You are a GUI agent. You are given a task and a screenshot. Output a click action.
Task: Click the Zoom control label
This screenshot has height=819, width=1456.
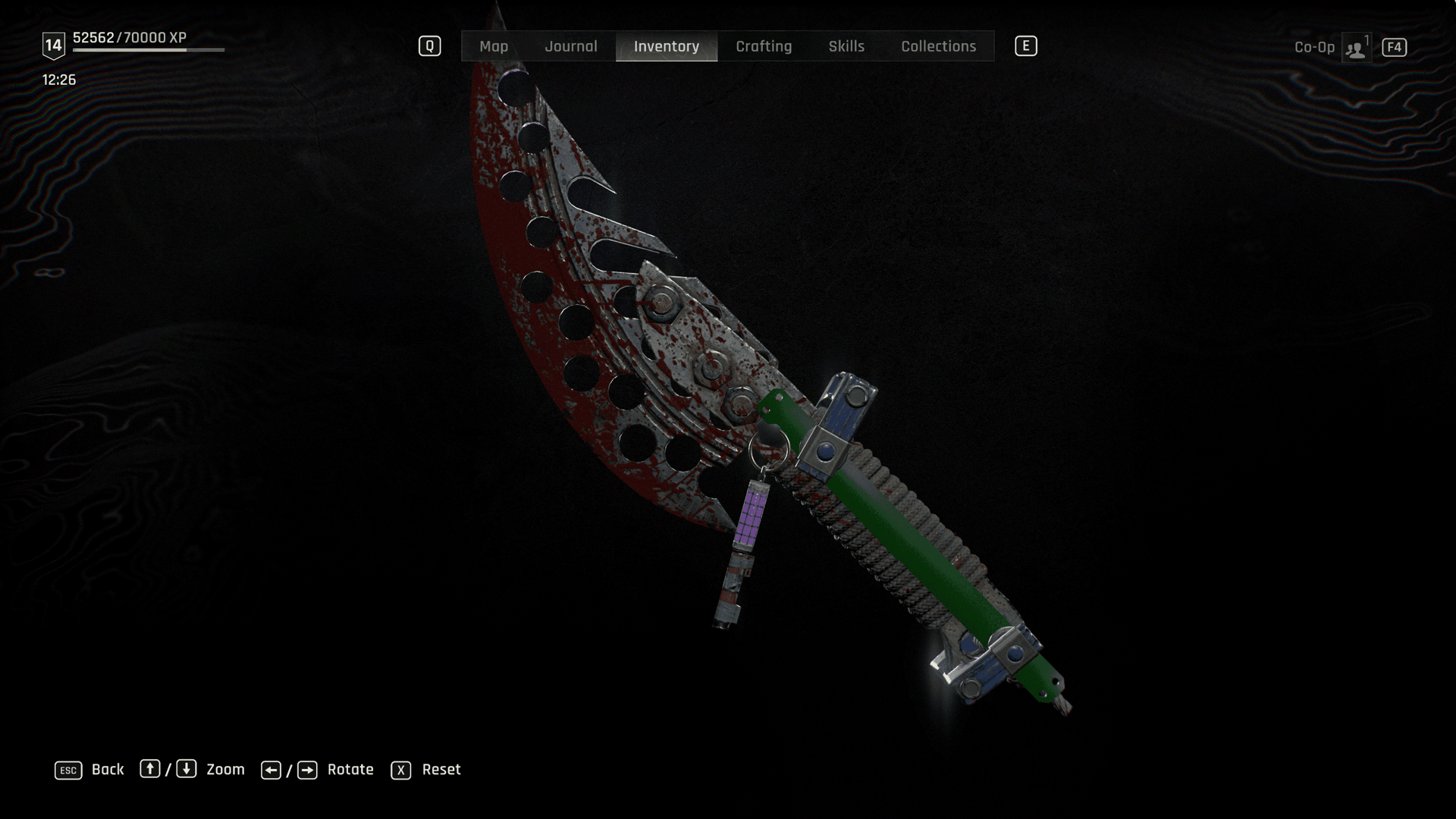click(x=225, y=770)
